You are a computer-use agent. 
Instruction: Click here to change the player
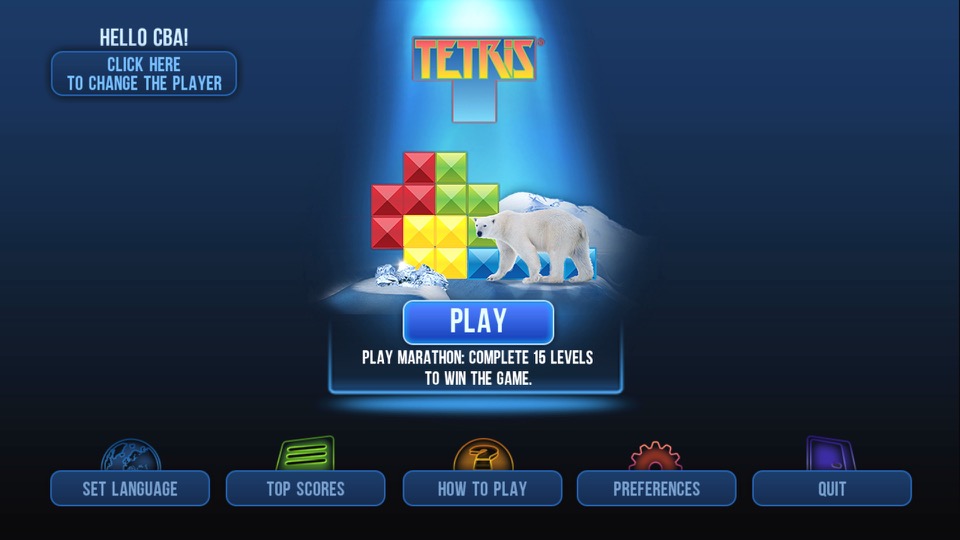coord(144,74)
